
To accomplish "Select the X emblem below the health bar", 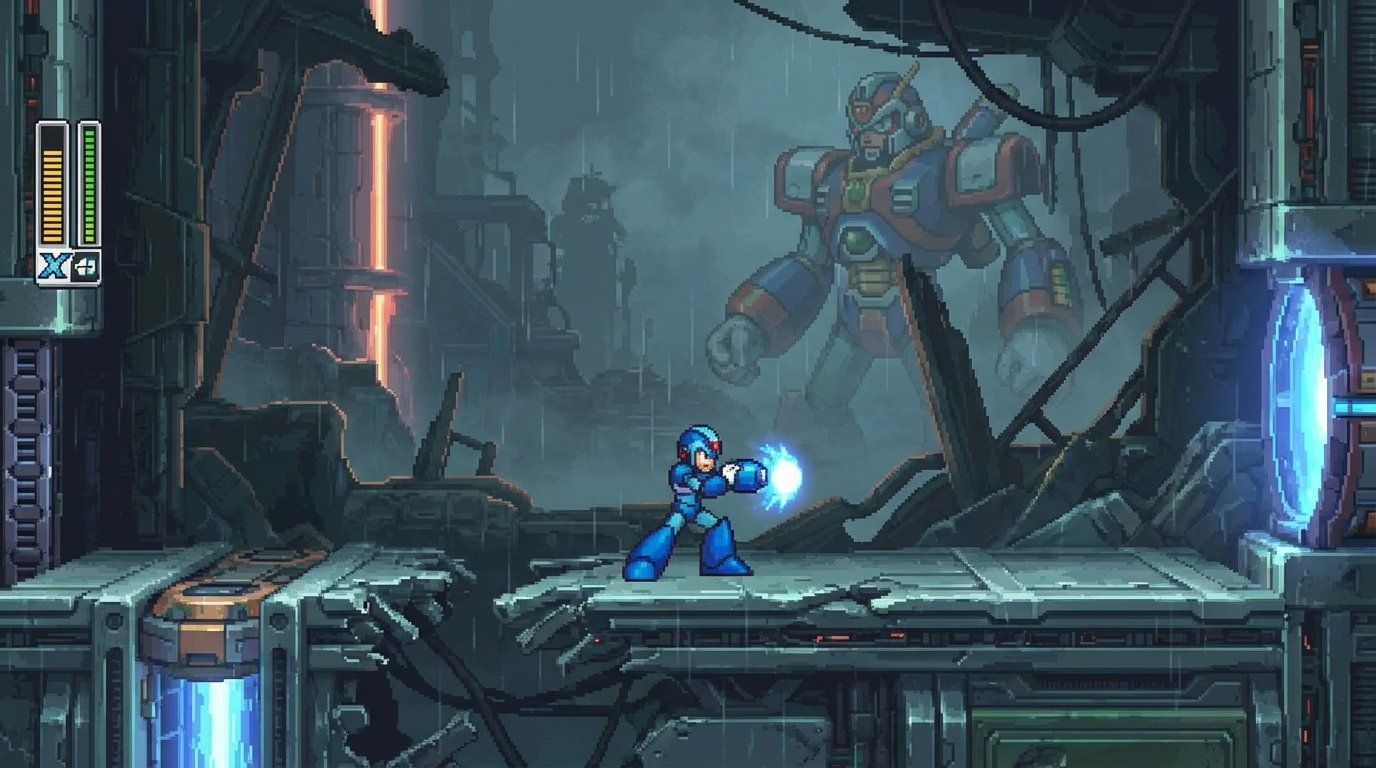I will 53,265.
